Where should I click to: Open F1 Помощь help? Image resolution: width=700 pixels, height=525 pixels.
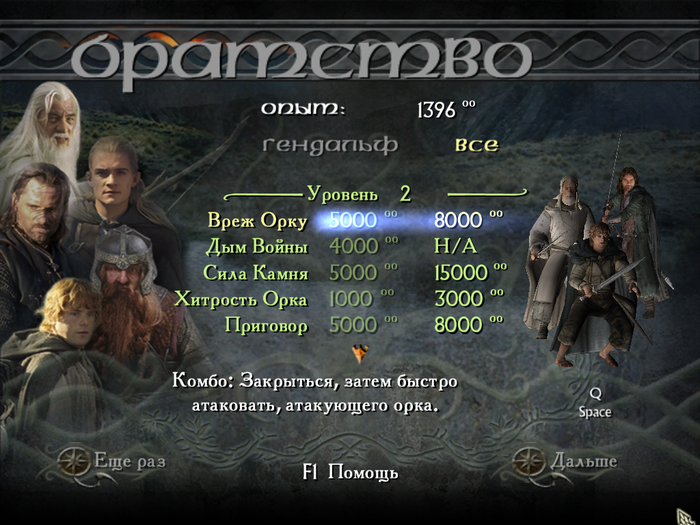[x=349, y=473]
